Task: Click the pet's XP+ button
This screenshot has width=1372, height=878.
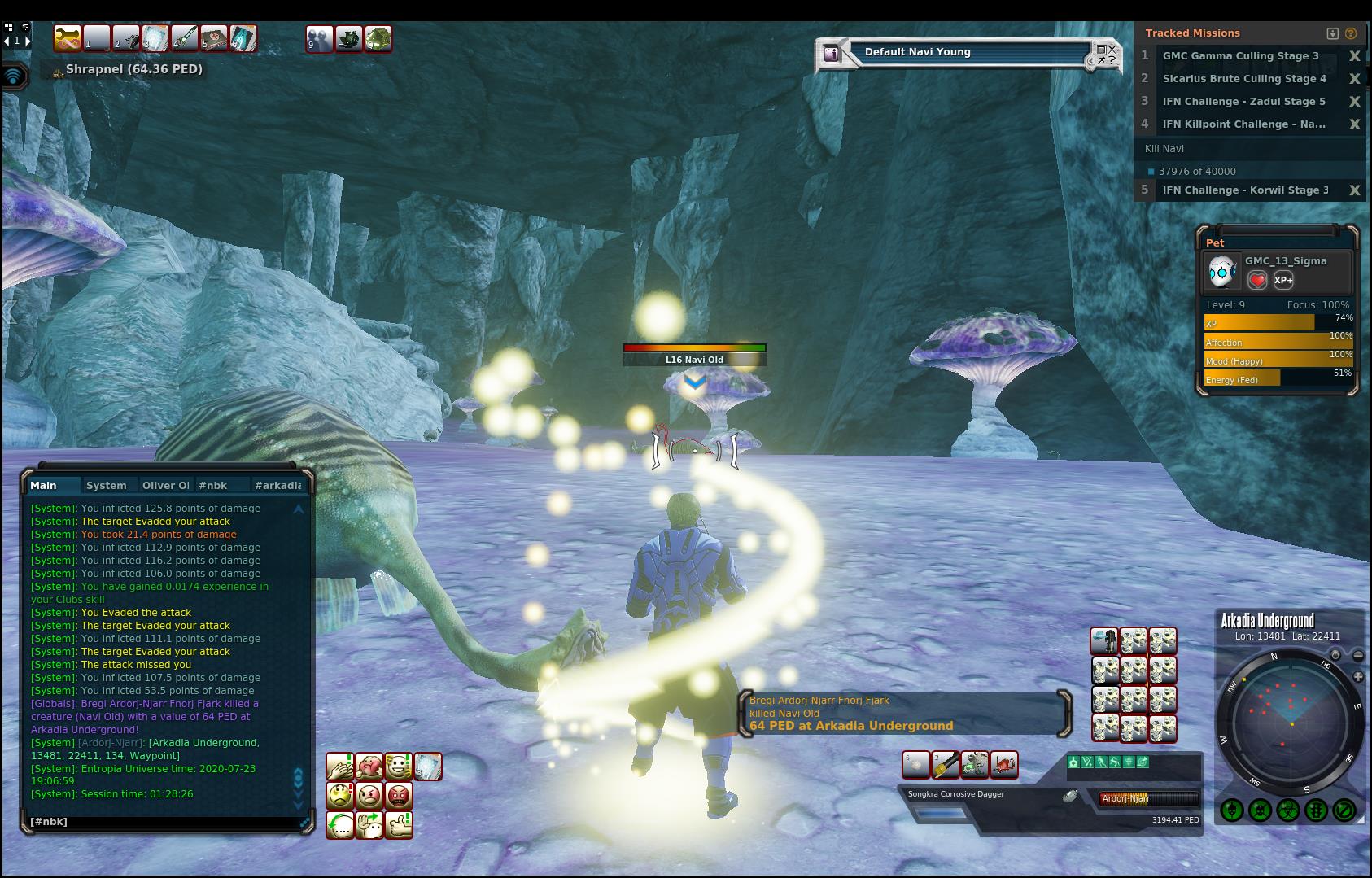Action: 1283,280
